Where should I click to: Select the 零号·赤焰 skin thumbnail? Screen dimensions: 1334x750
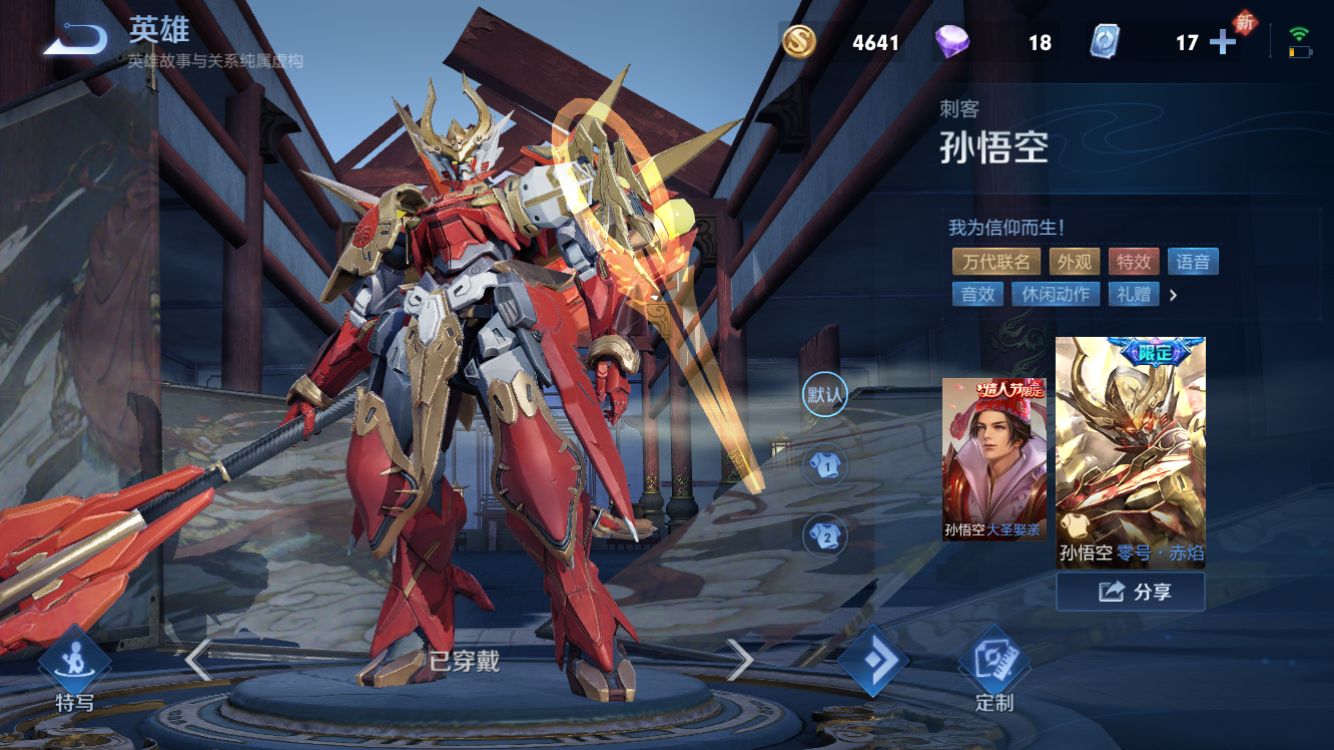(x=1130, y=452)
